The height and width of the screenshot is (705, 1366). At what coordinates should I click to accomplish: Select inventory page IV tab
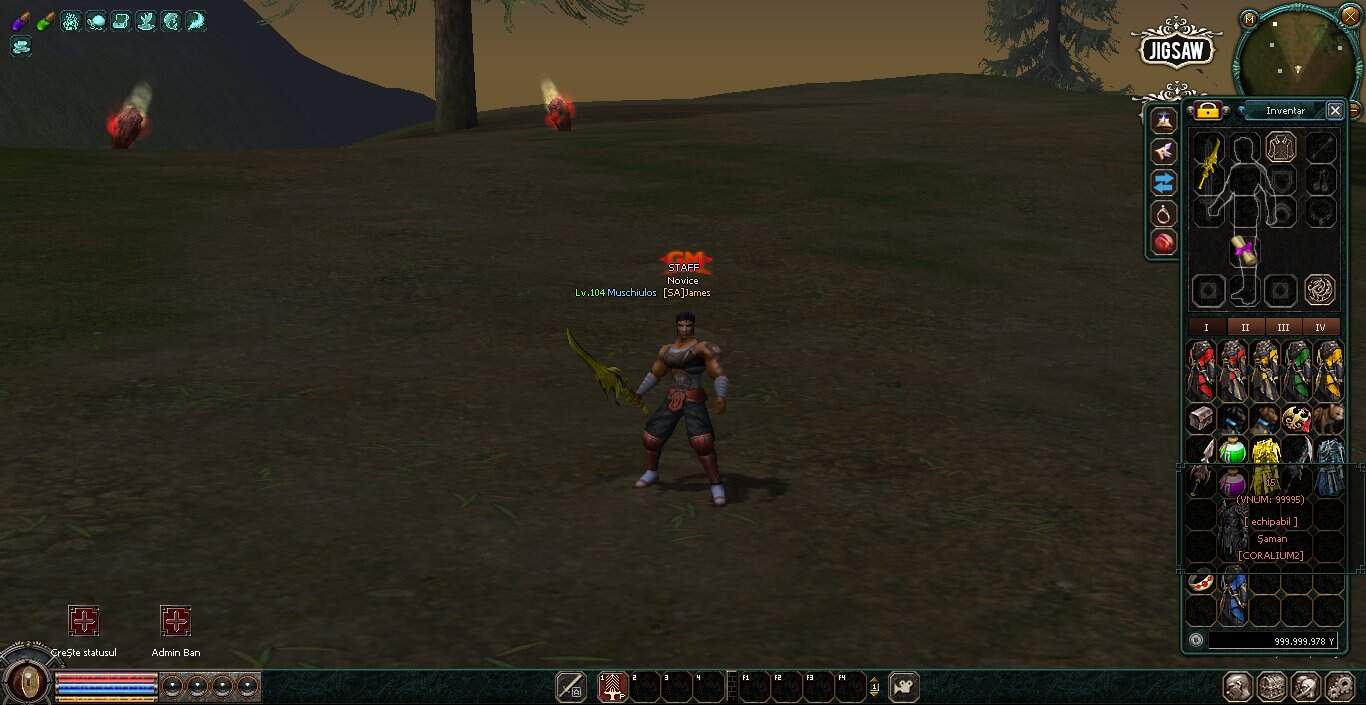[1320, 327]
